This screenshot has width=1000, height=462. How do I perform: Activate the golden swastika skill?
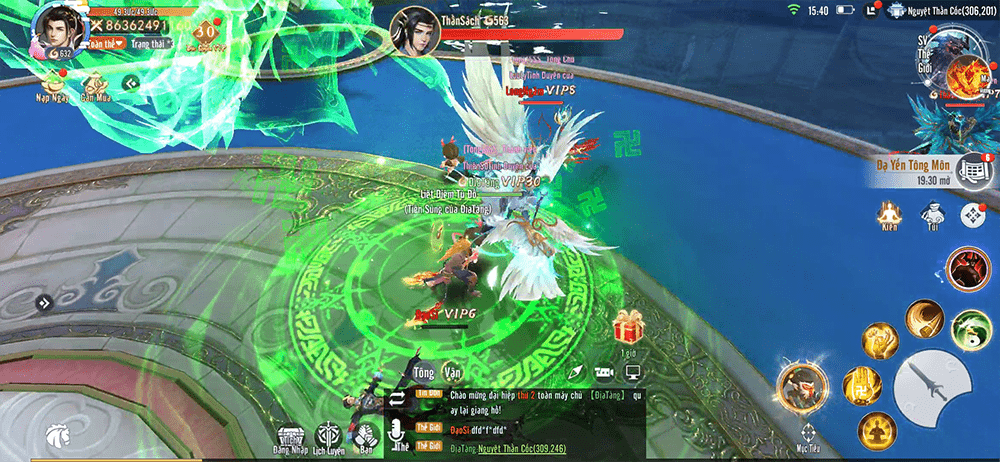point(861,386)
